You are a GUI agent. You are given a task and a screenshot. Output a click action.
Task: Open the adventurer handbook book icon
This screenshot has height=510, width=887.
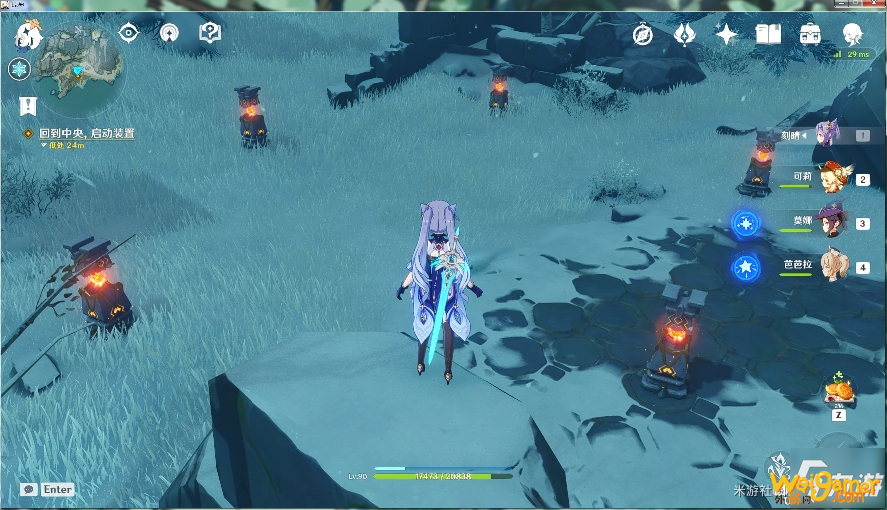(768, 34)
